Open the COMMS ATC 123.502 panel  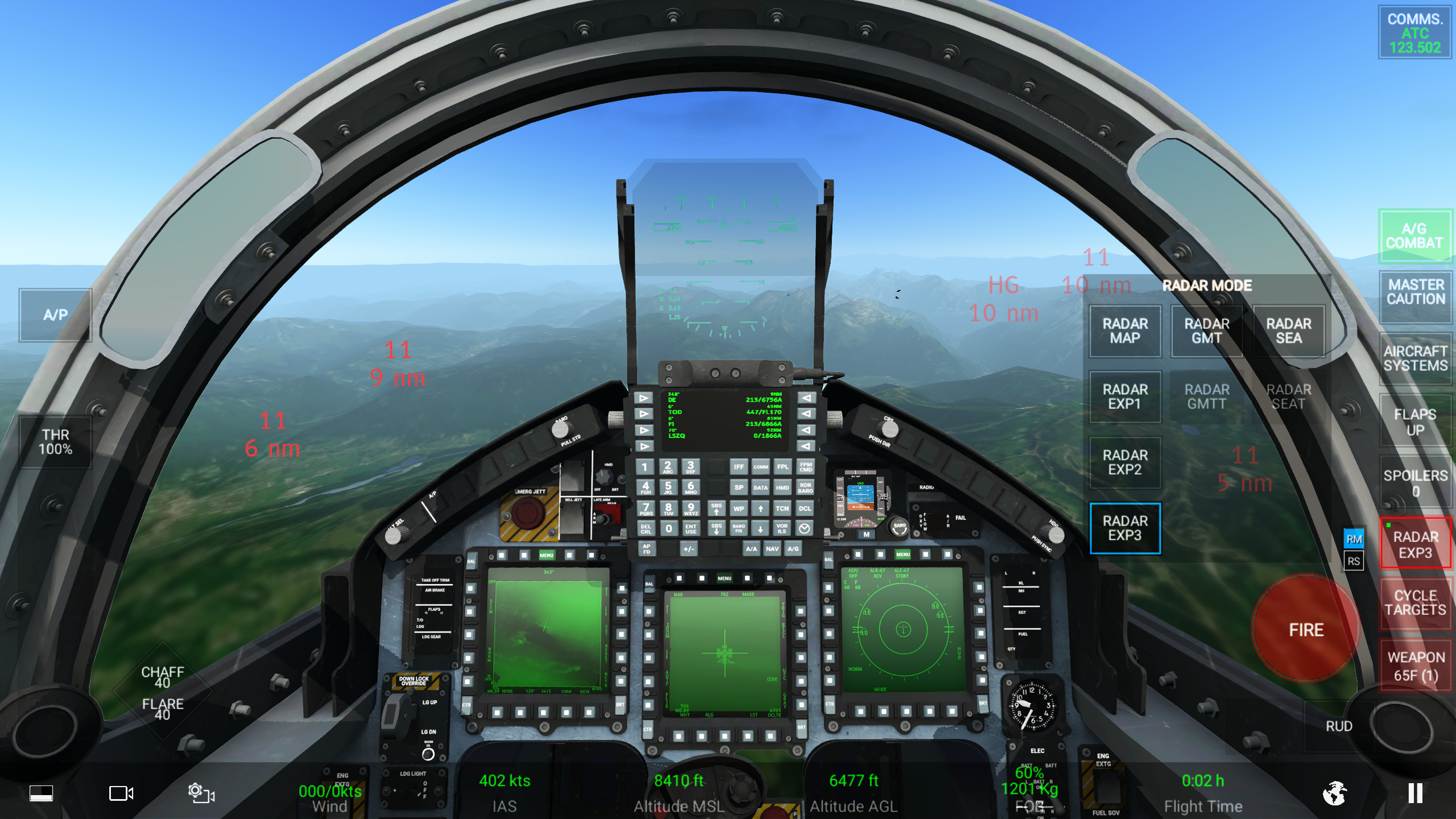pos(1414,32)
